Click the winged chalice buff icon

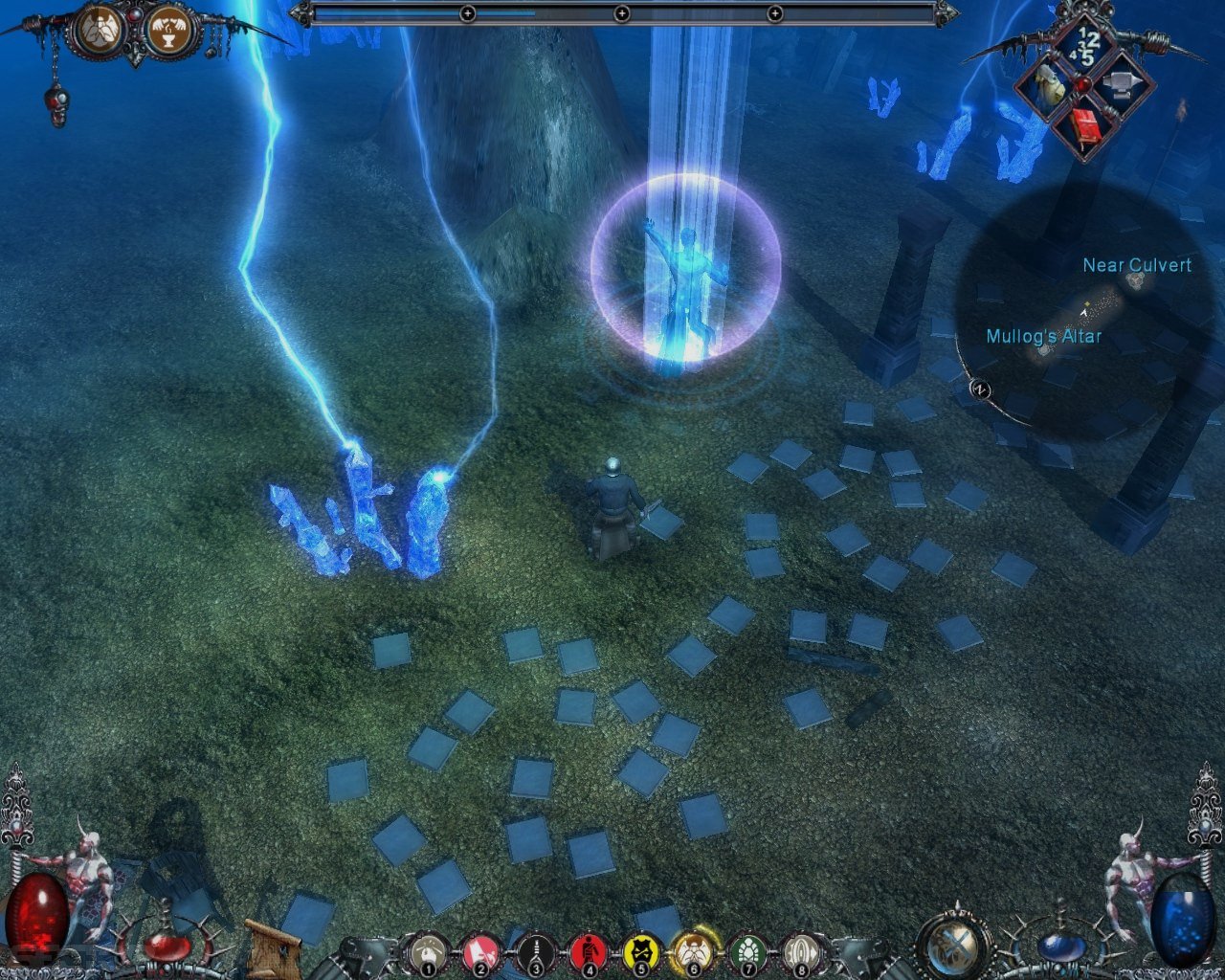click(x=170, y=32)
